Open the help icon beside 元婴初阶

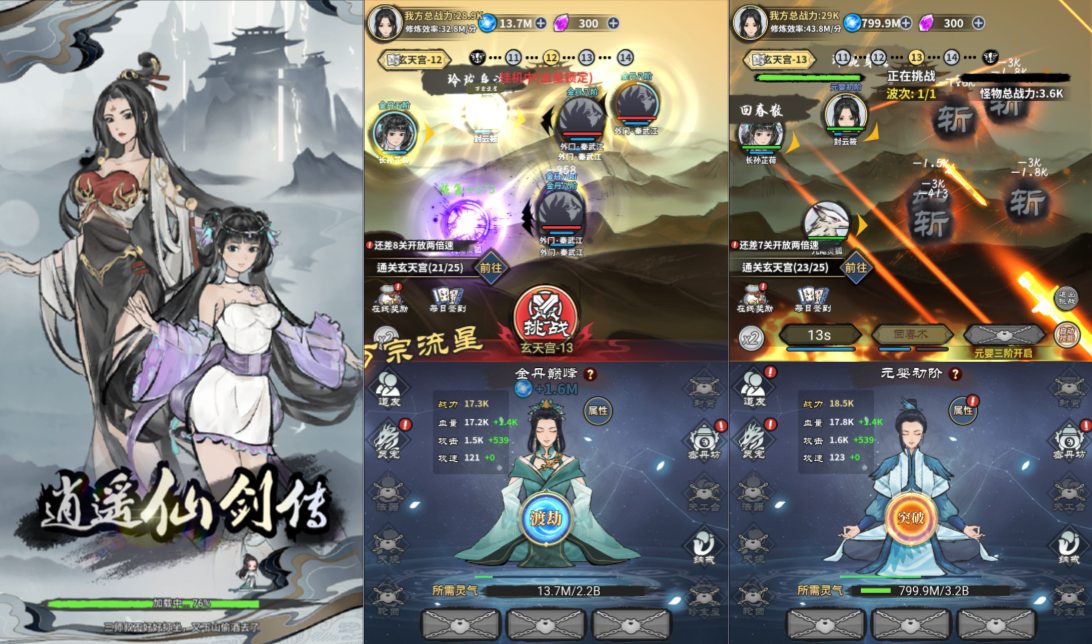955,374
